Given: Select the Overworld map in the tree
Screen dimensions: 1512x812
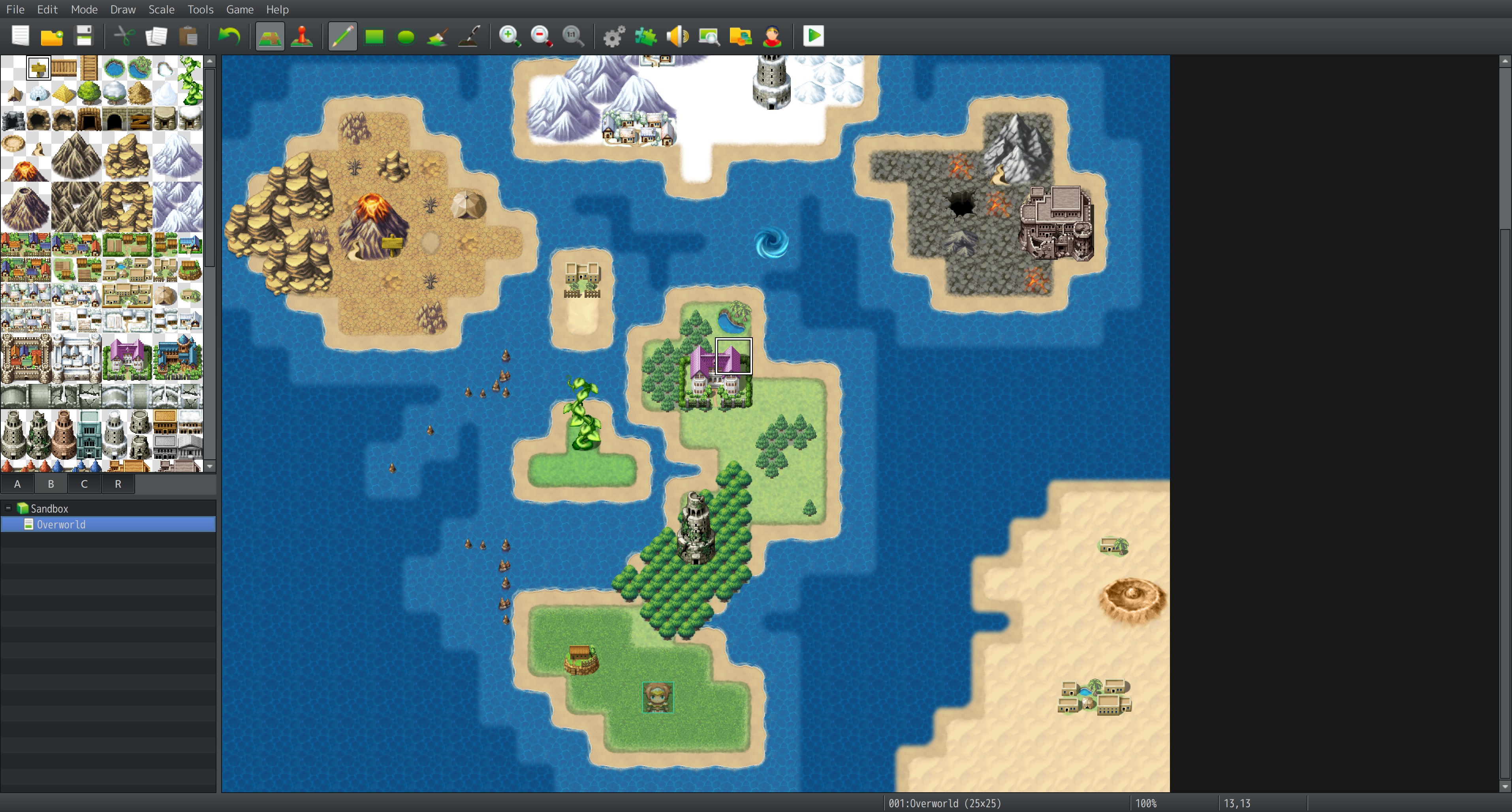Looking at the screenshot, I should tap(60, 524).
